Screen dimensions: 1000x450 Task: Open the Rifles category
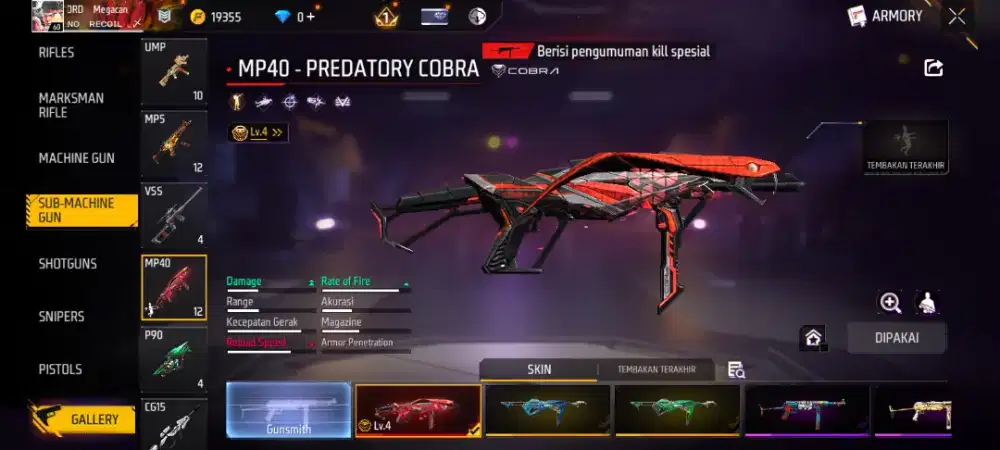pyautogui.click(x=57, y=53)
